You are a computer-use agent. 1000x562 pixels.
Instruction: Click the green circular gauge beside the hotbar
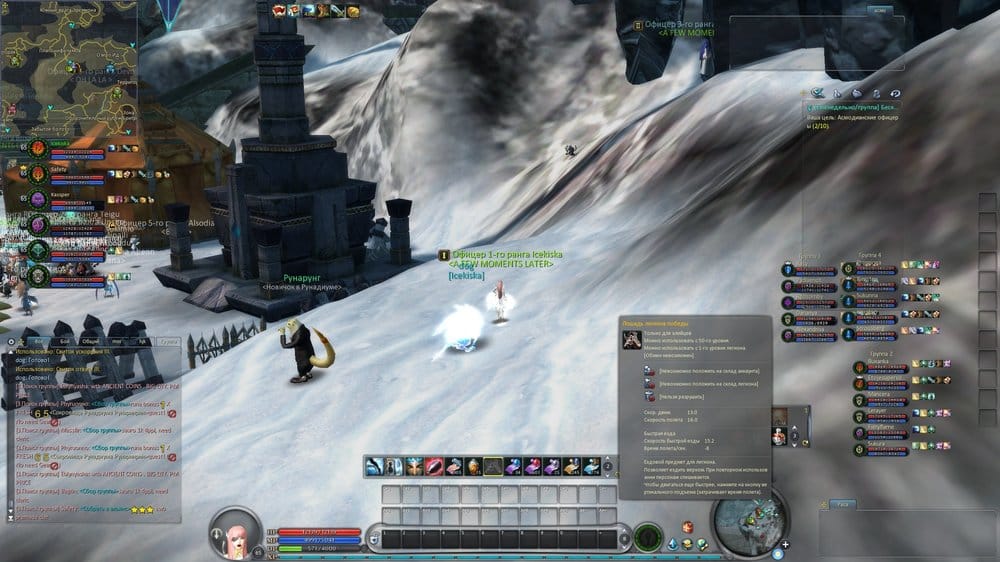pyautogui.click(x=649, y=539)
